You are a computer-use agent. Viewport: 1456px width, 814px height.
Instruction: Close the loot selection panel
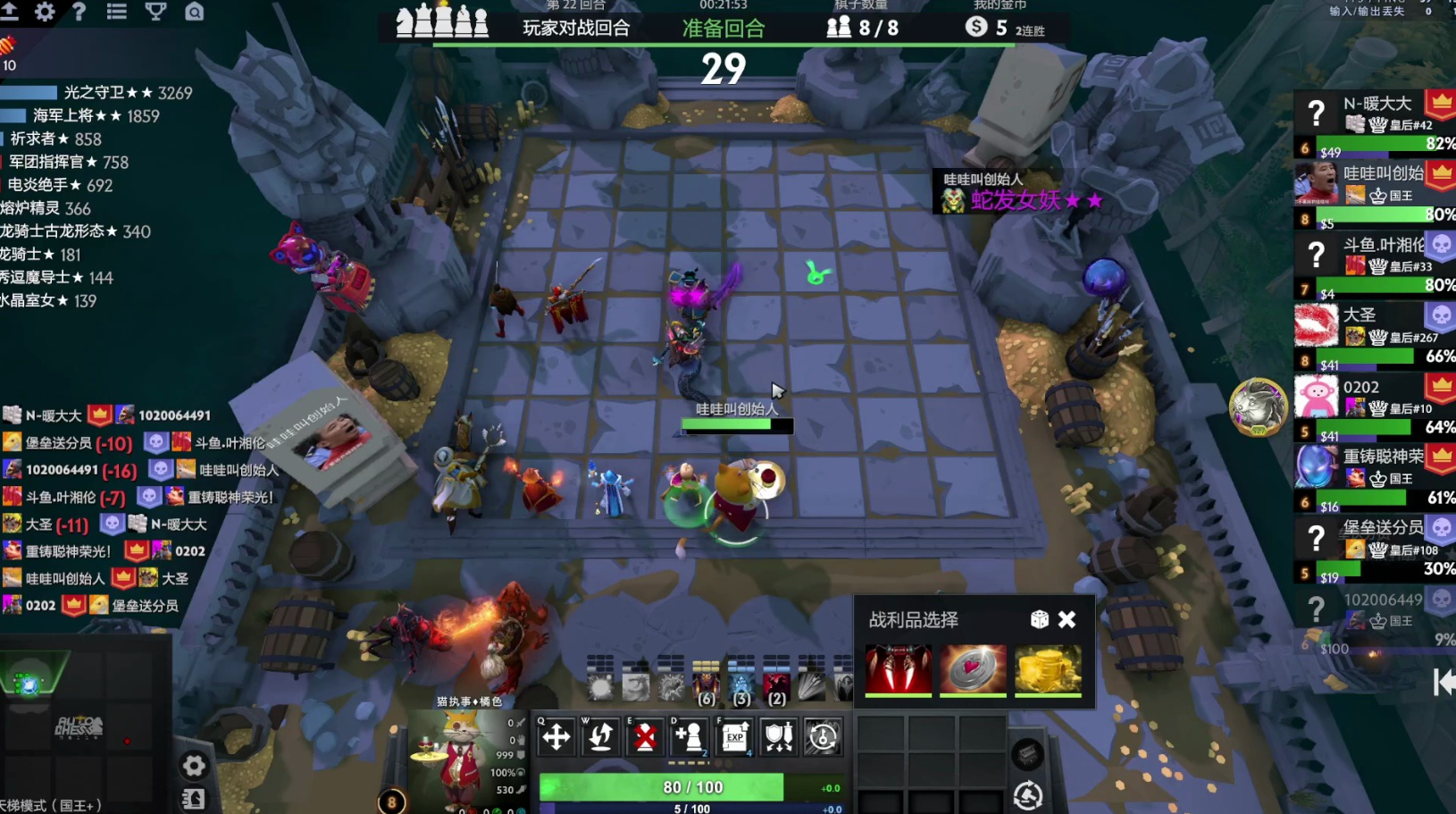click(x=1067, y=619)
